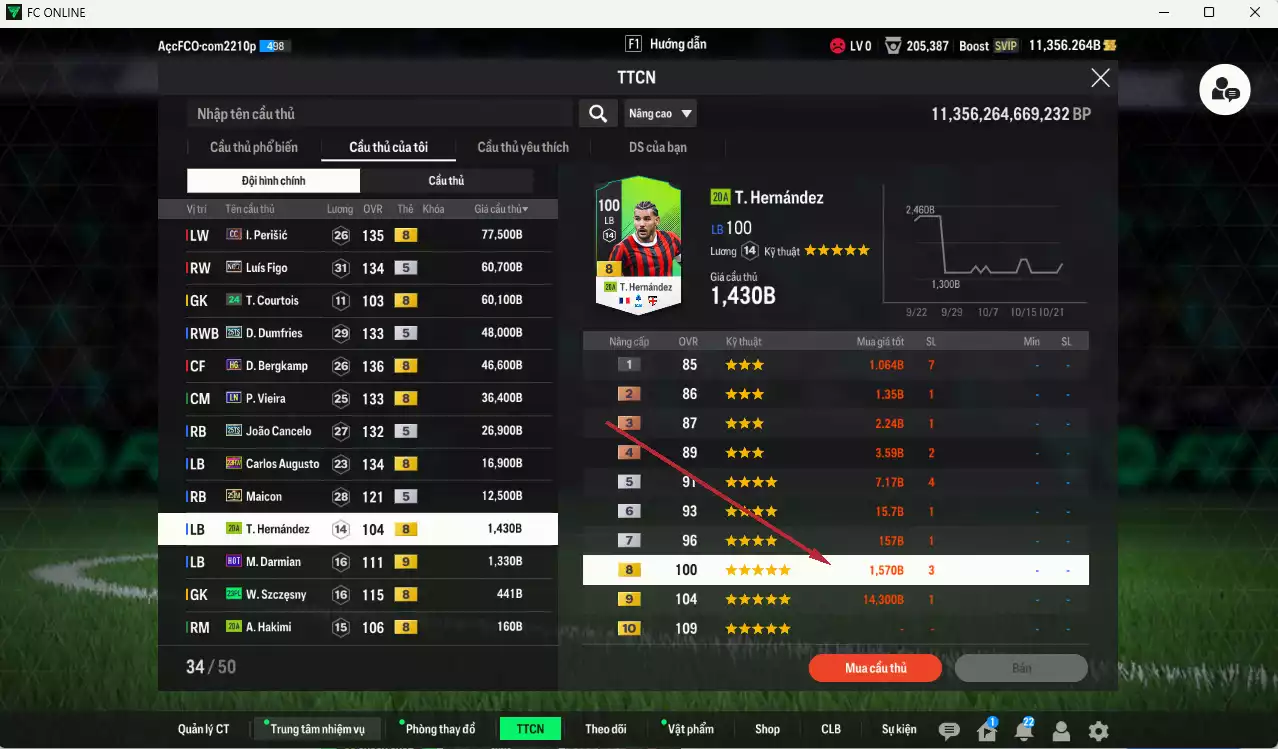This screenshot has width=1278, height=749.
Task: Close the TTCN panel
Action: [x=1100, y=78]
